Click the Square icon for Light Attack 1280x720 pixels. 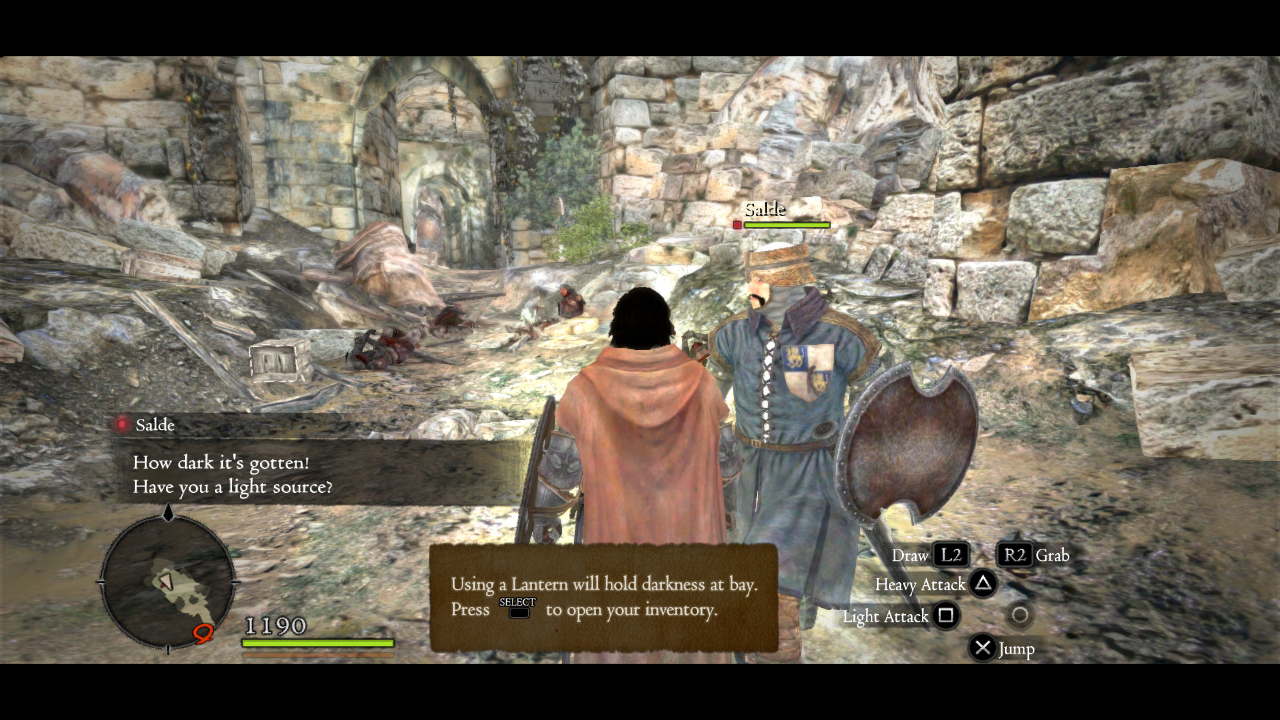pyautogui.click(x=947, y=617)
